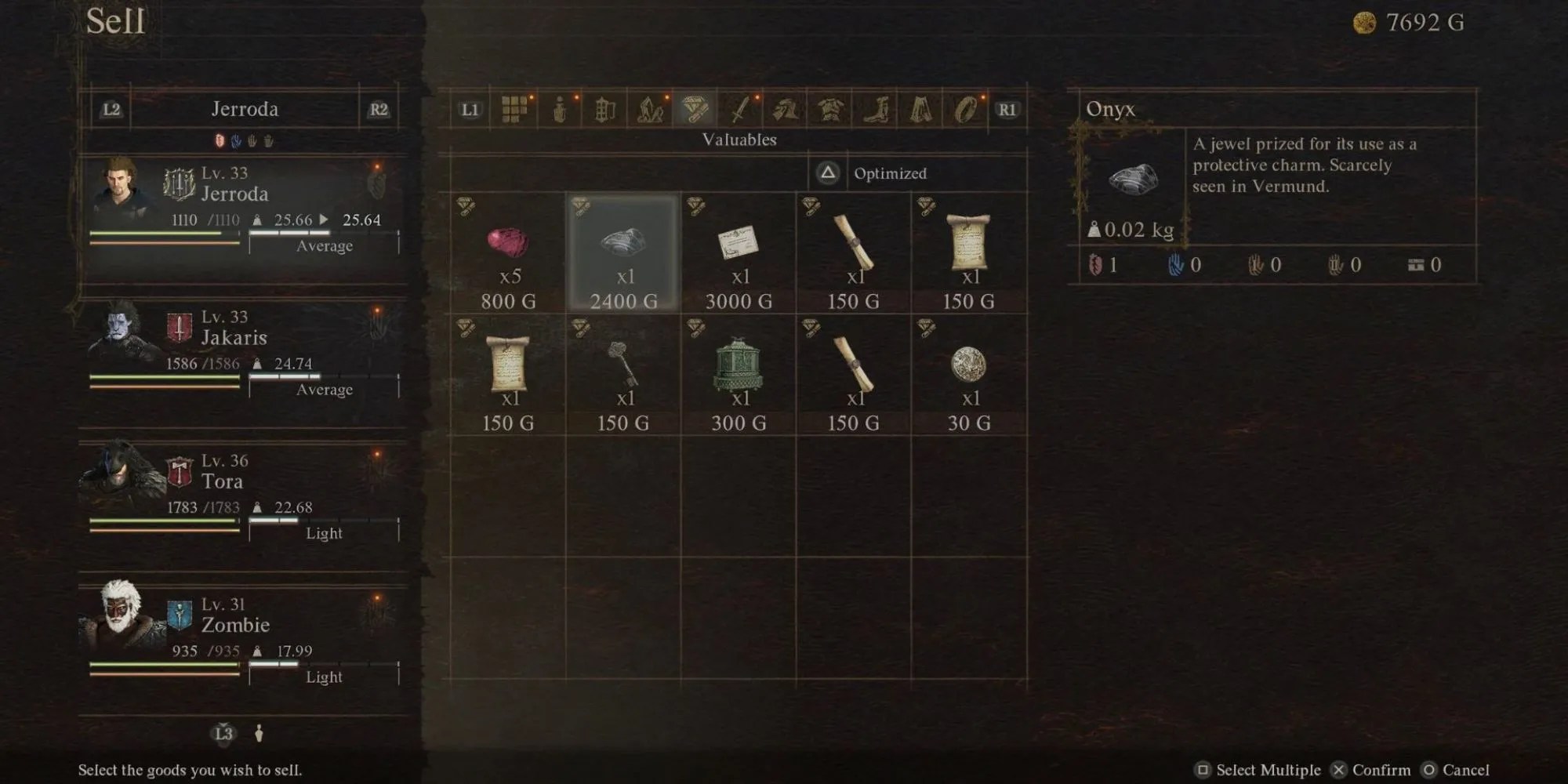This screenshot has width=1568, height=784.
Task: Open the all-items grid category icon
Action: tap(515, 111)
